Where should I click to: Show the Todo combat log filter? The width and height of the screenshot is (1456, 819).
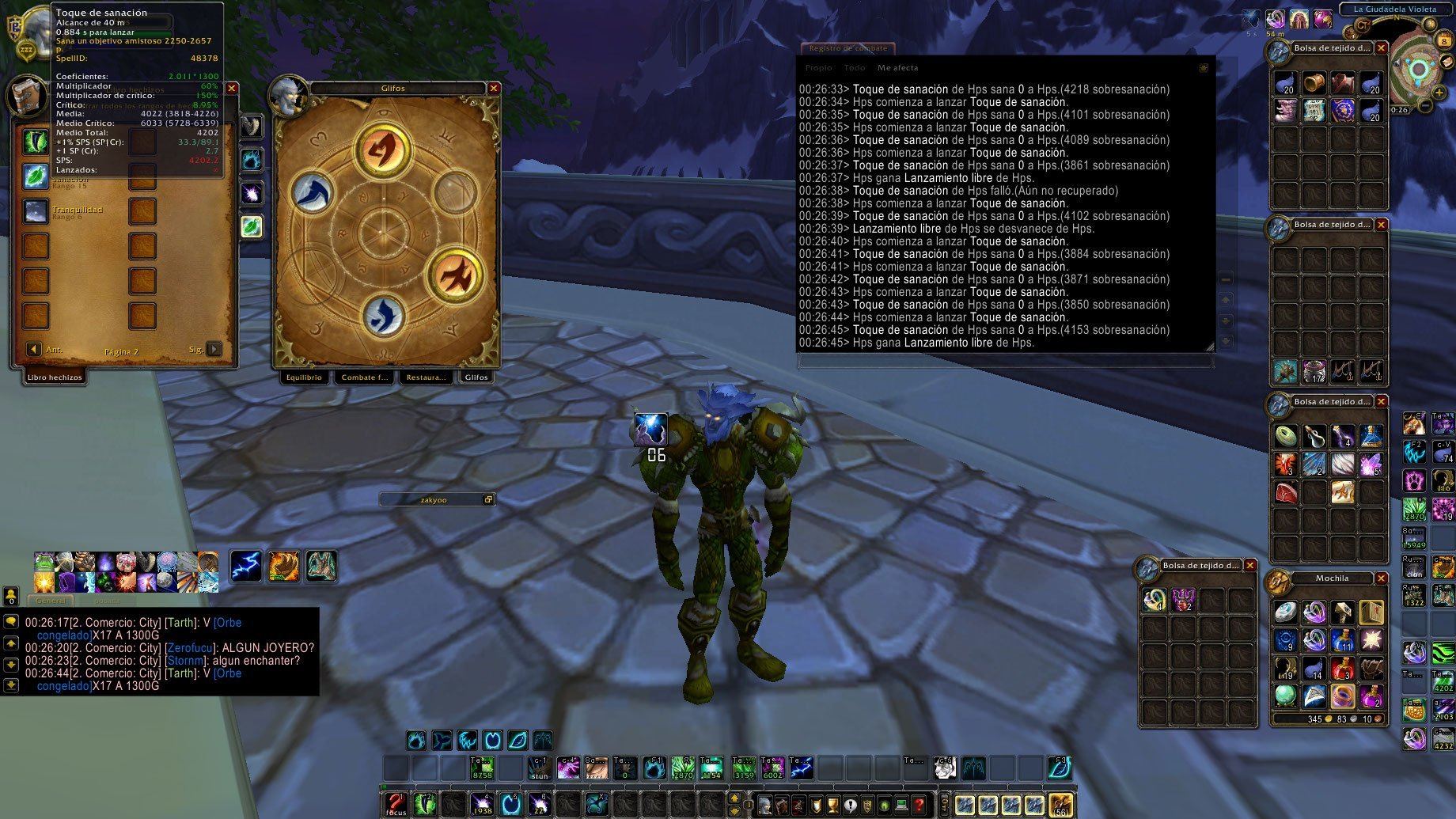point(854,68)
